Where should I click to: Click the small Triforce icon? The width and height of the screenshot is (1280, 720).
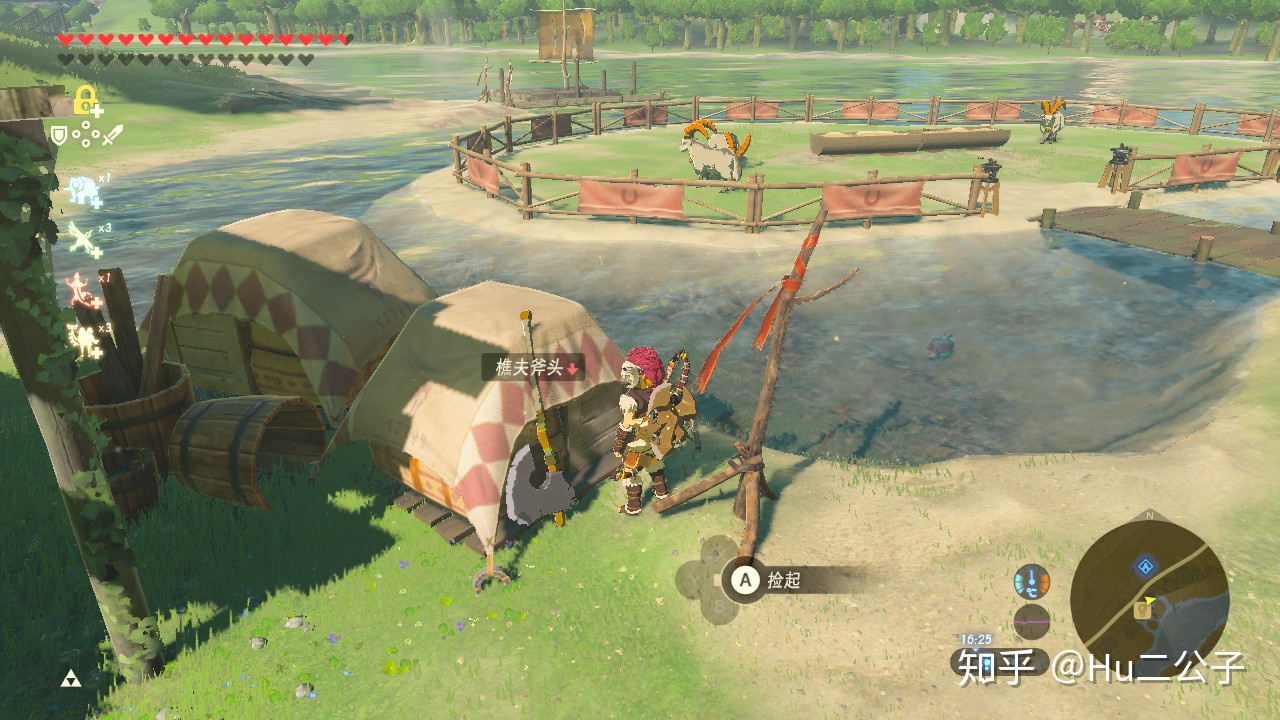pos(71,680)
